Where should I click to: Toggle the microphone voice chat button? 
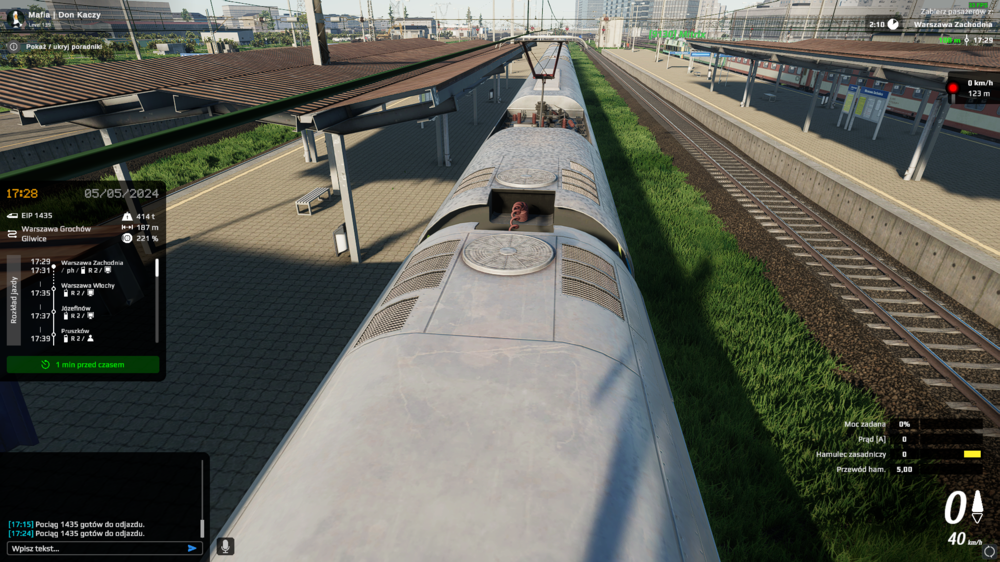pyautogui.click(x=226, y=546)
